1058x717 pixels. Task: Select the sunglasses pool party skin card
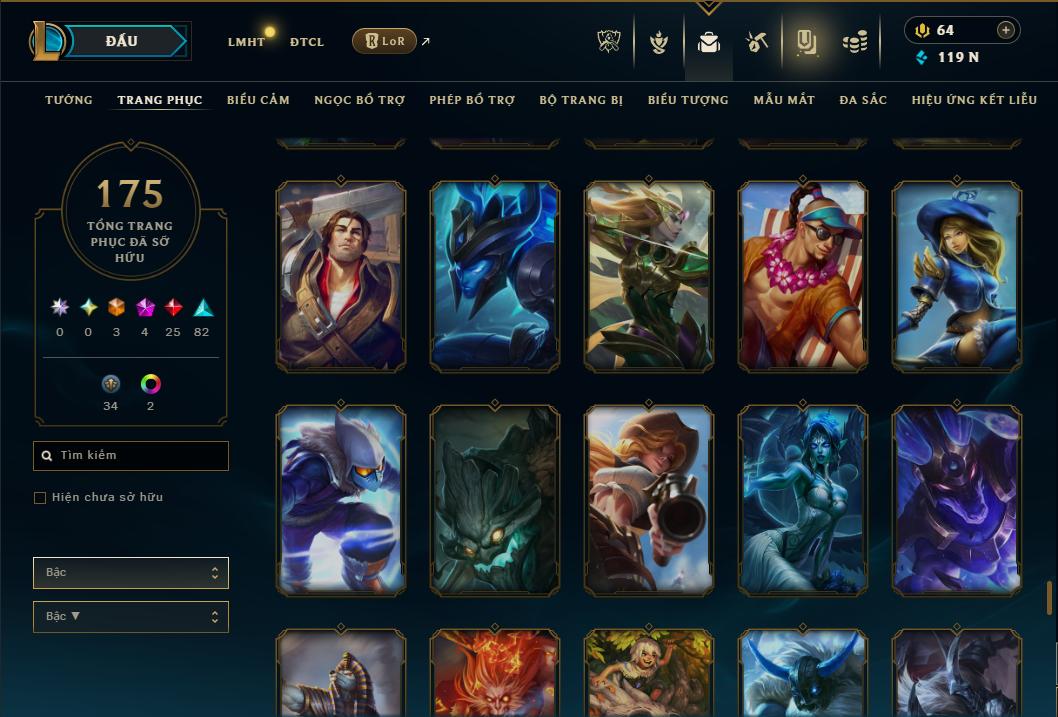803,275
